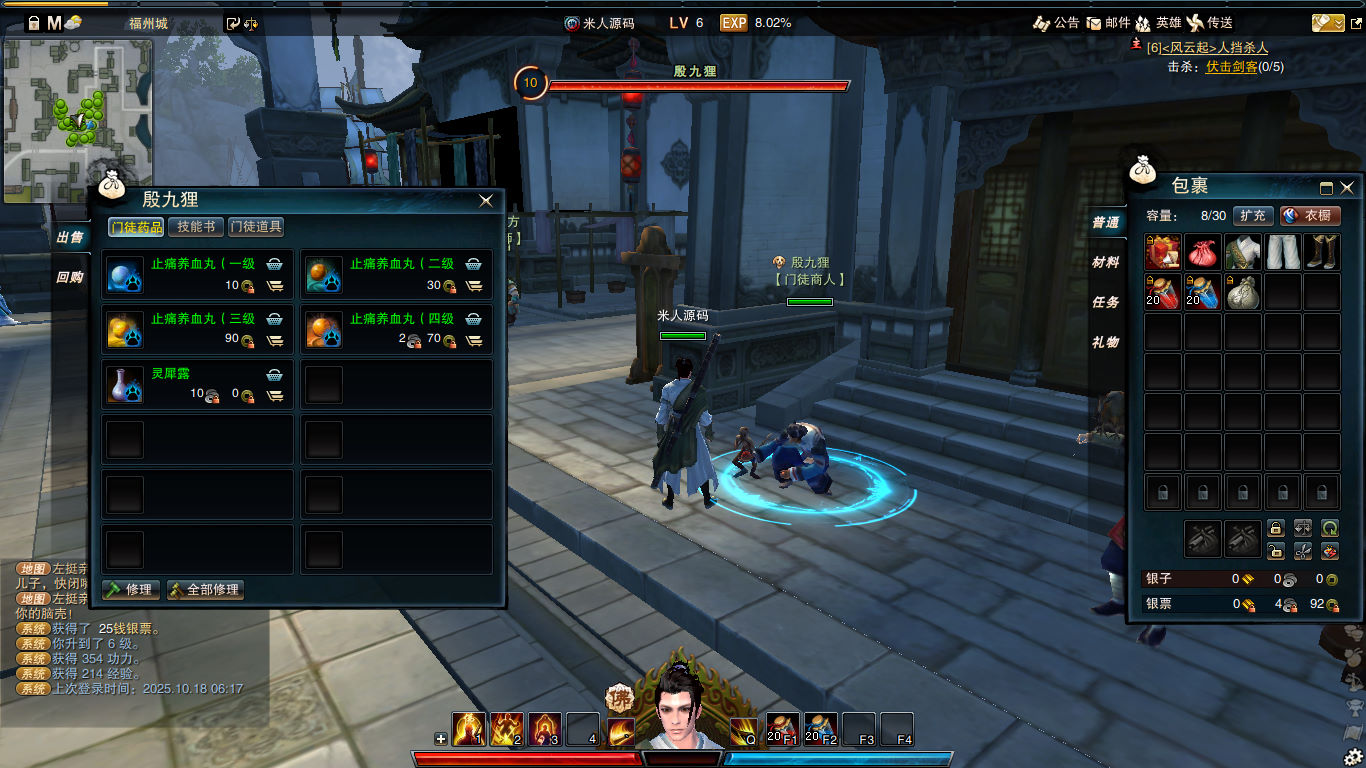Click the 修理 repair button
Viewport: 1366px width, 768px height.
[x=131, y=589]
